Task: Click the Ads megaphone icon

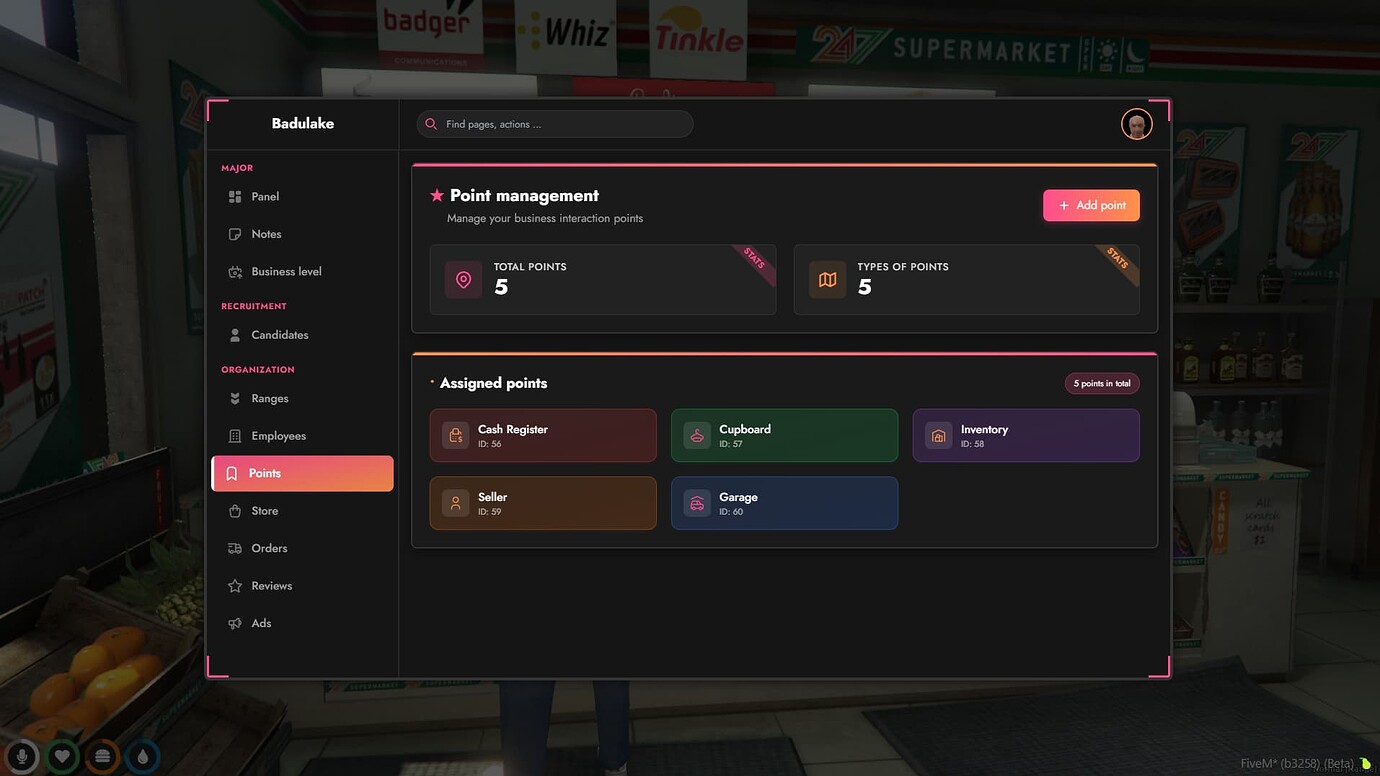Action: tap(233, 623)
